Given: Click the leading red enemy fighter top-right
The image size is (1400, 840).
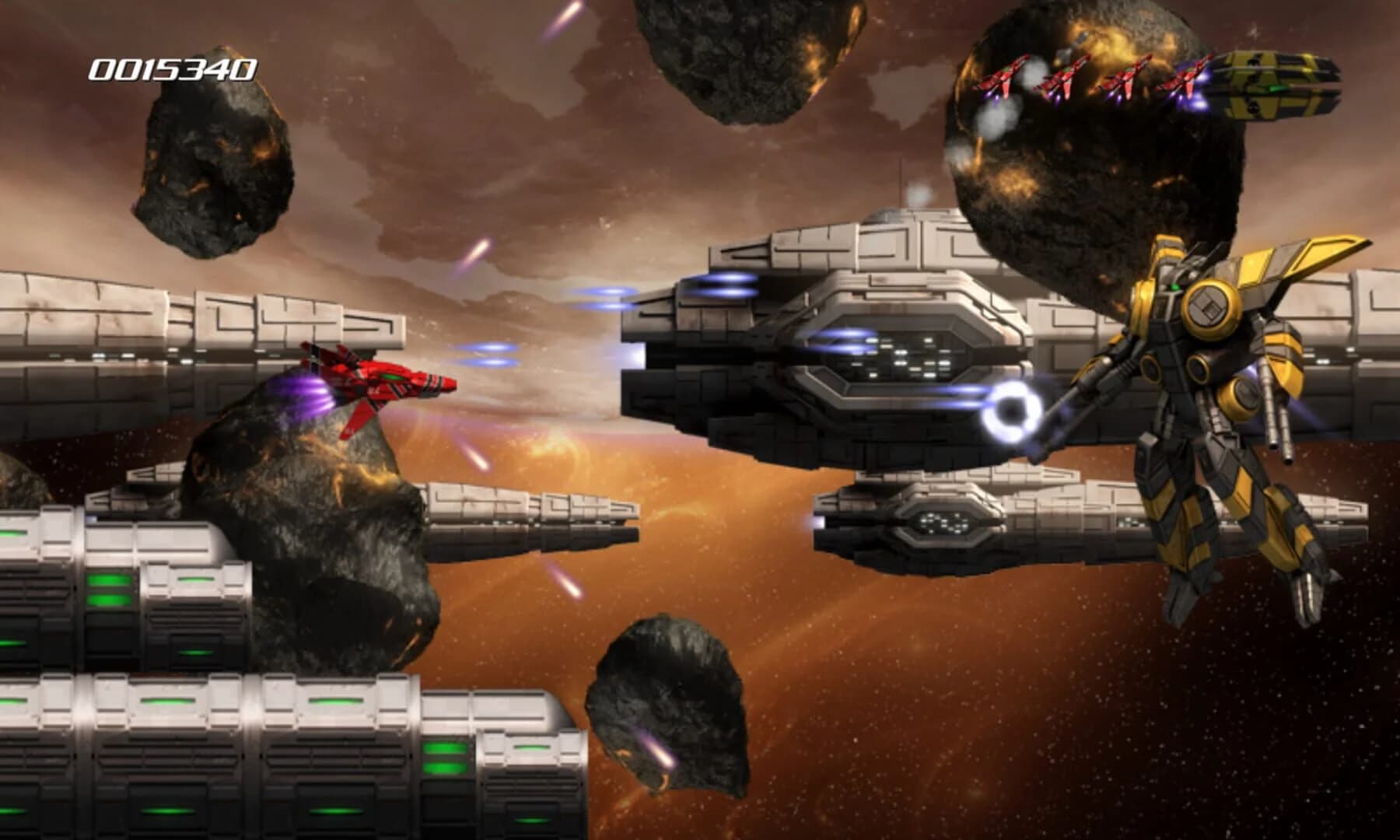Looking at the screenshot, I should pyautogui.click(x=1003, y=78).
